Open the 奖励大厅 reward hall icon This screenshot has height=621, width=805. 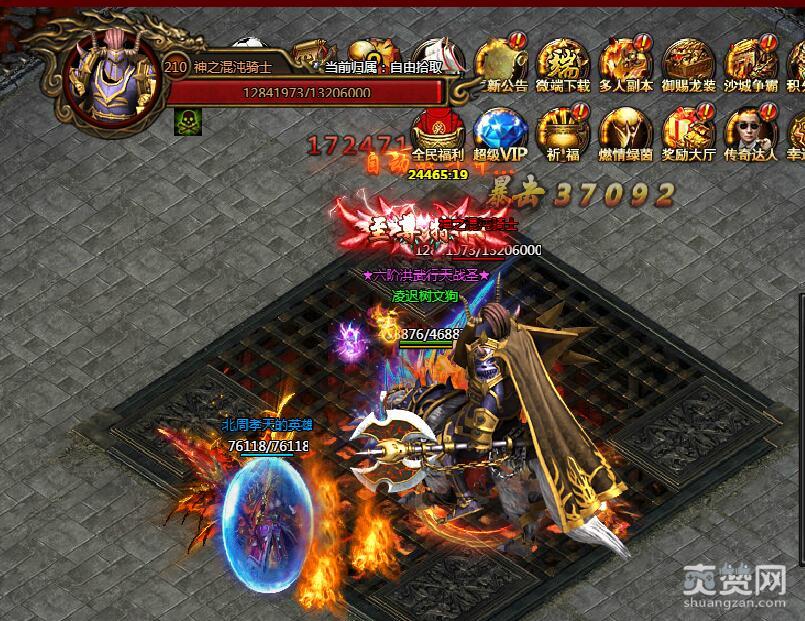[x=689, y=131]
